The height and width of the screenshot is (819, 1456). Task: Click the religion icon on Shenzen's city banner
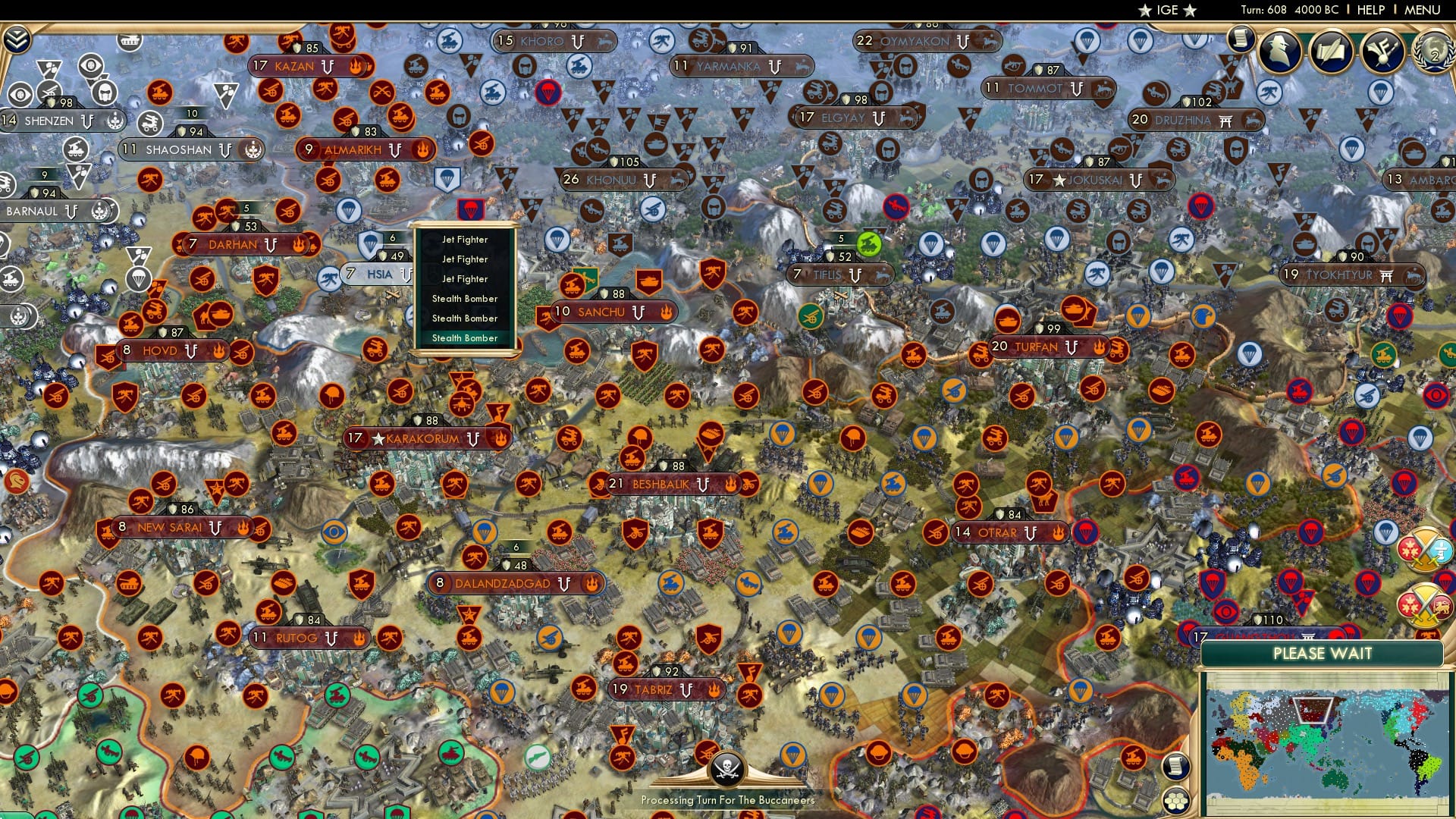(115, 121)
